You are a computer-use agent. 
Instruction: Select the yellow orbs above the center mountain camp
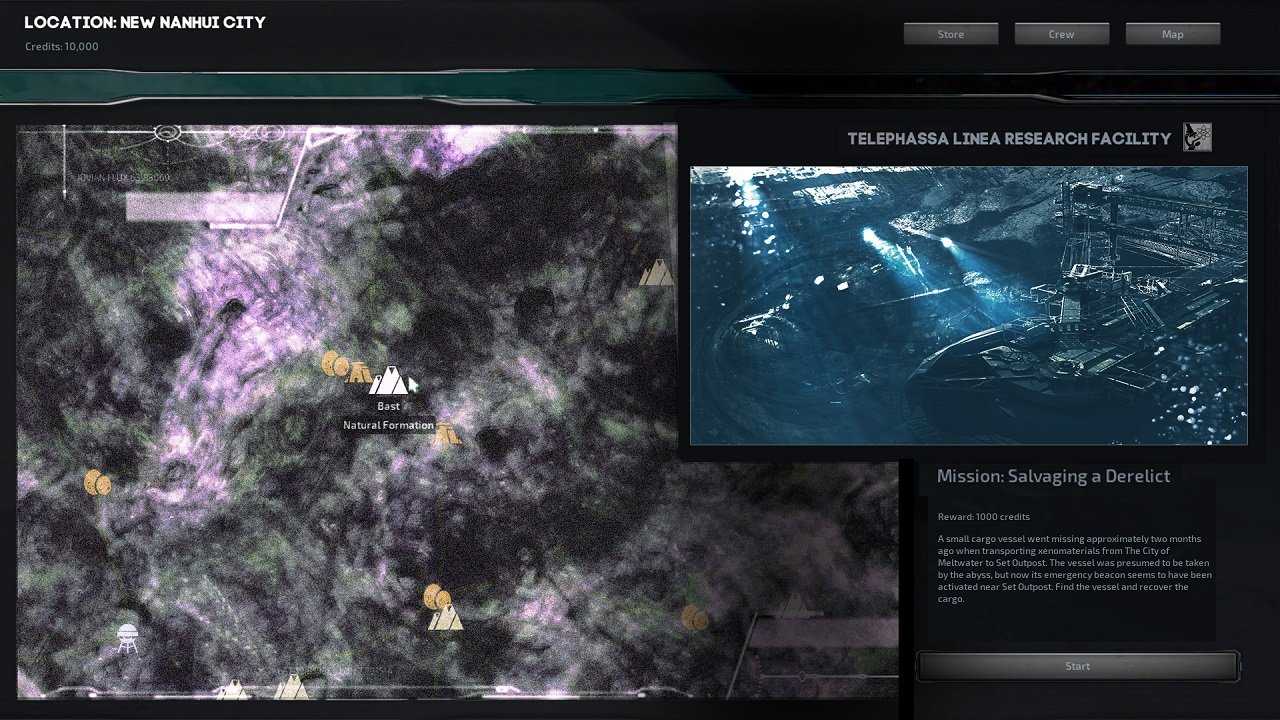(x=436, y=596)
